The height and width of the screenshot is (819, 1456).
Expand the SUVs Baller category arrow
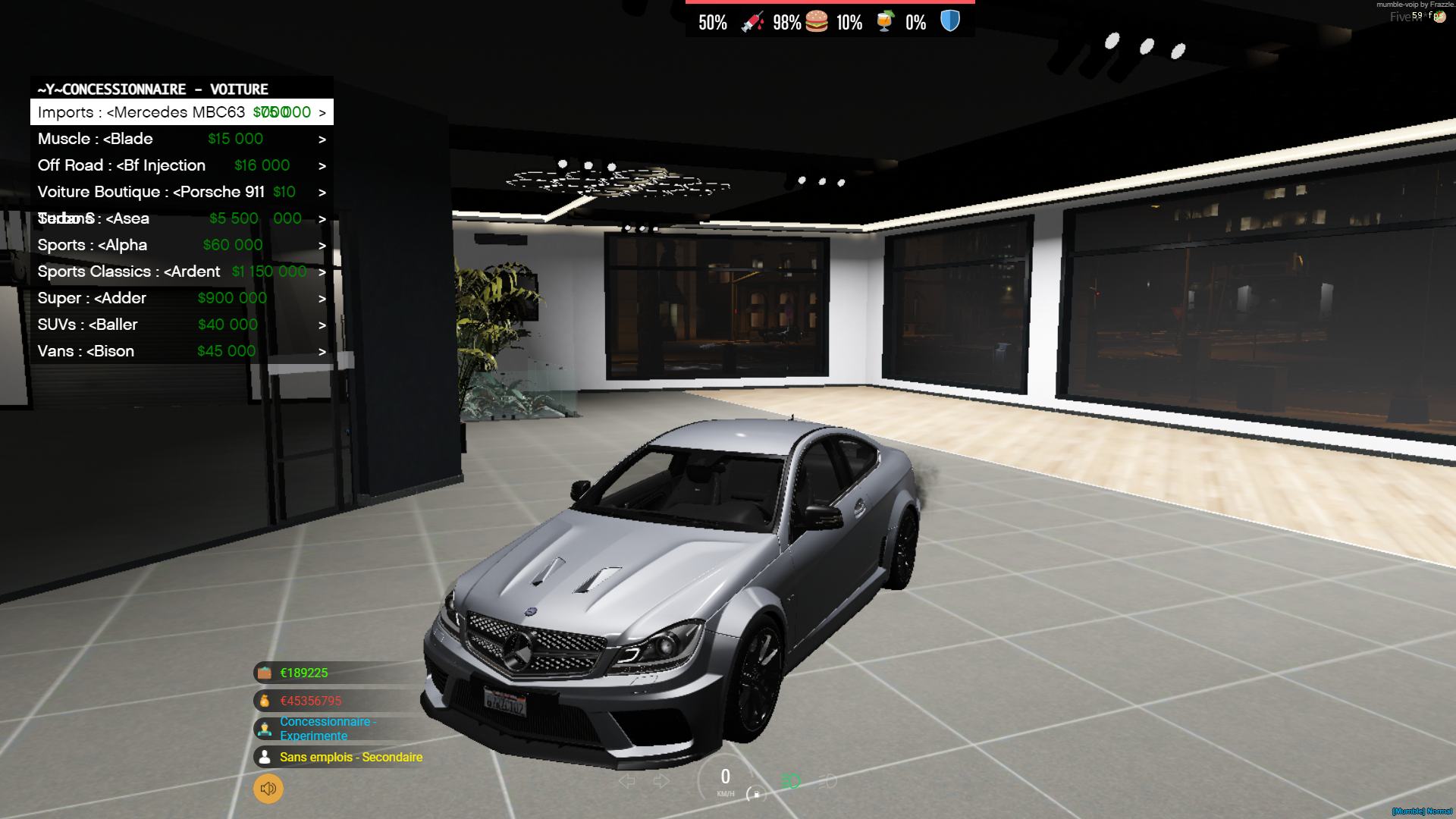[x=322, y=324]
